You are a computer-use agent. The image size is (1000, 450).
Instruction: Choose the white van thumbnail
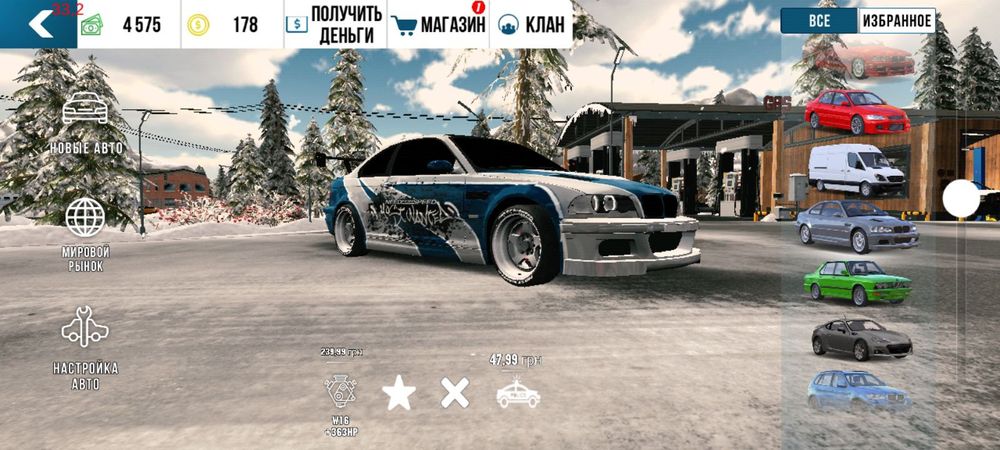click(856, 170)
